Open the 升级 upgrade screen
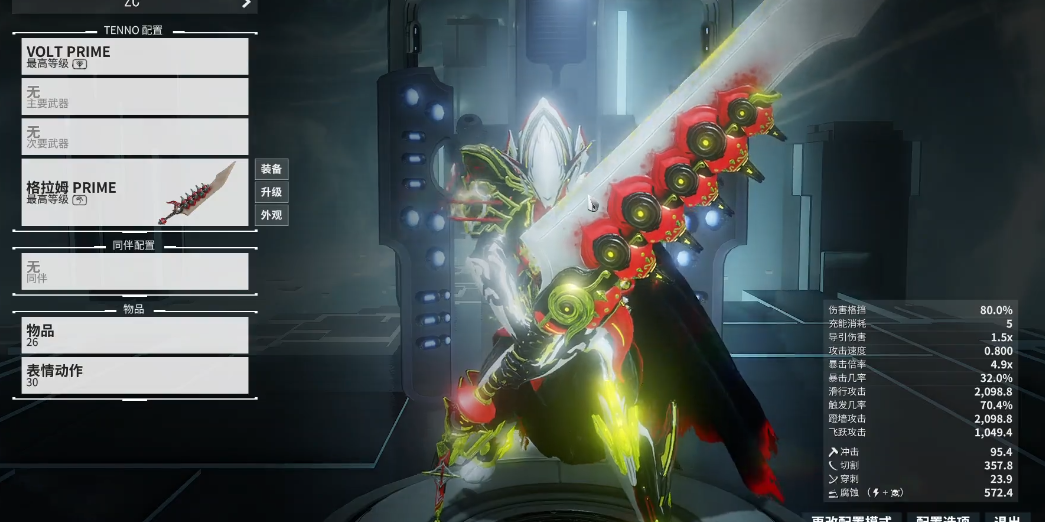This screenshot has width=1045, height=522. pyautogui.click(x=271, y=192)
